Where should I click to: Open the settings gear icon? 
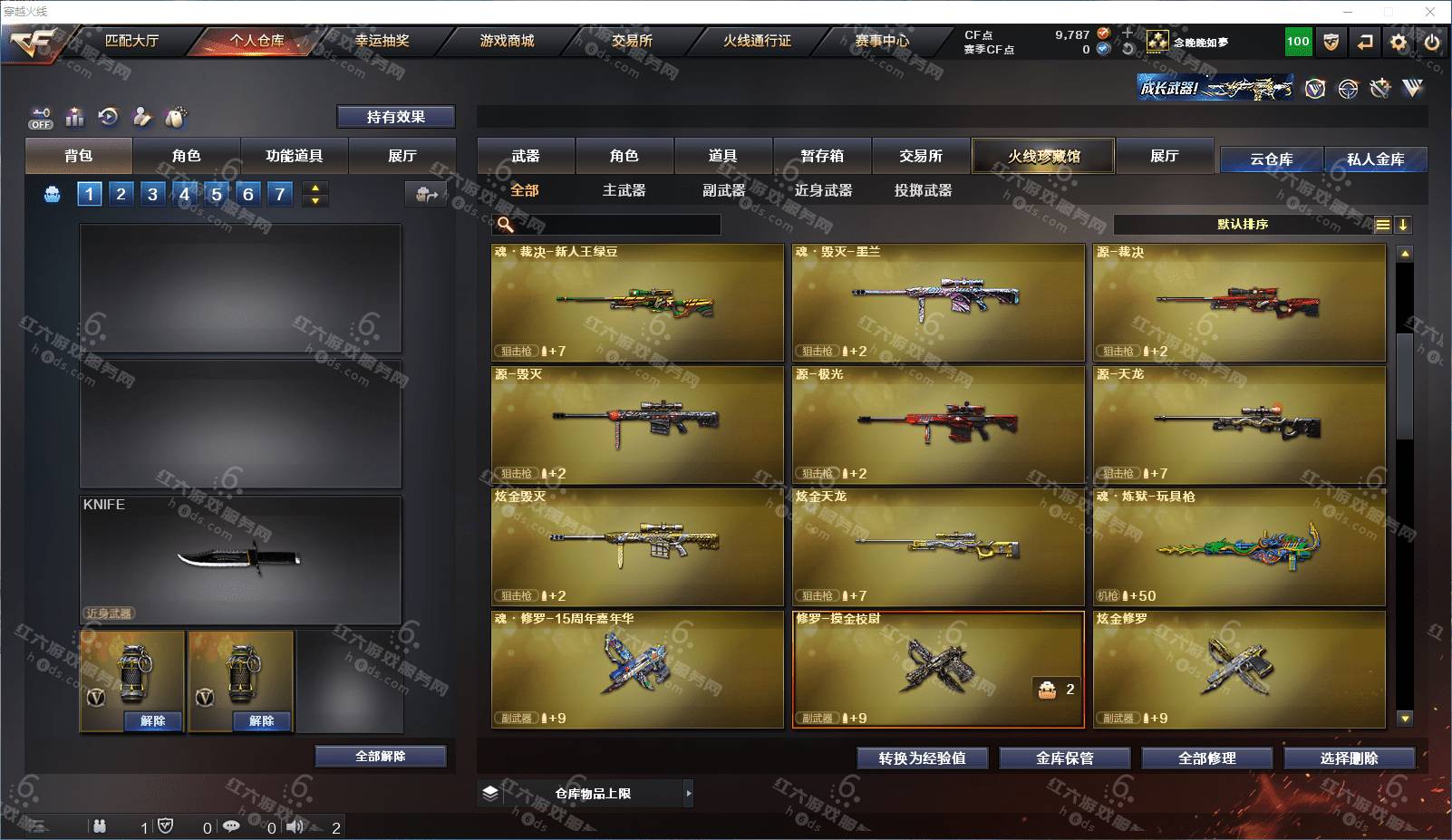(x=1399, y=42)
